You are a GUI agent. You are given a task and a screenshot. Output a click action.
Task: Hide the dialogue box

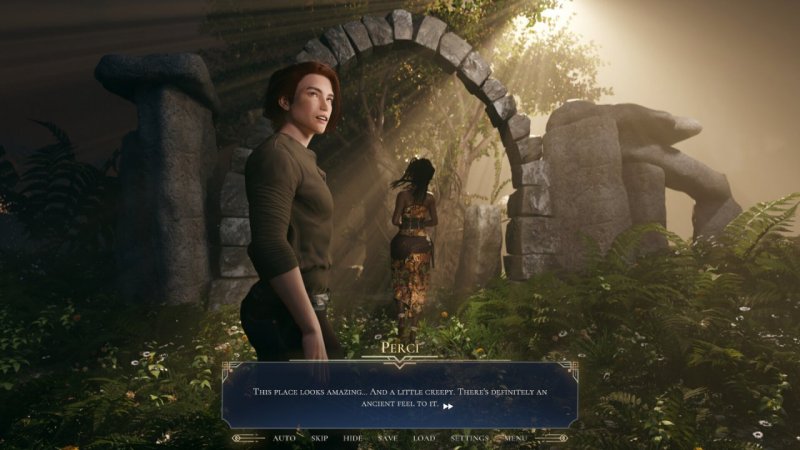click(x=353, y=438)
